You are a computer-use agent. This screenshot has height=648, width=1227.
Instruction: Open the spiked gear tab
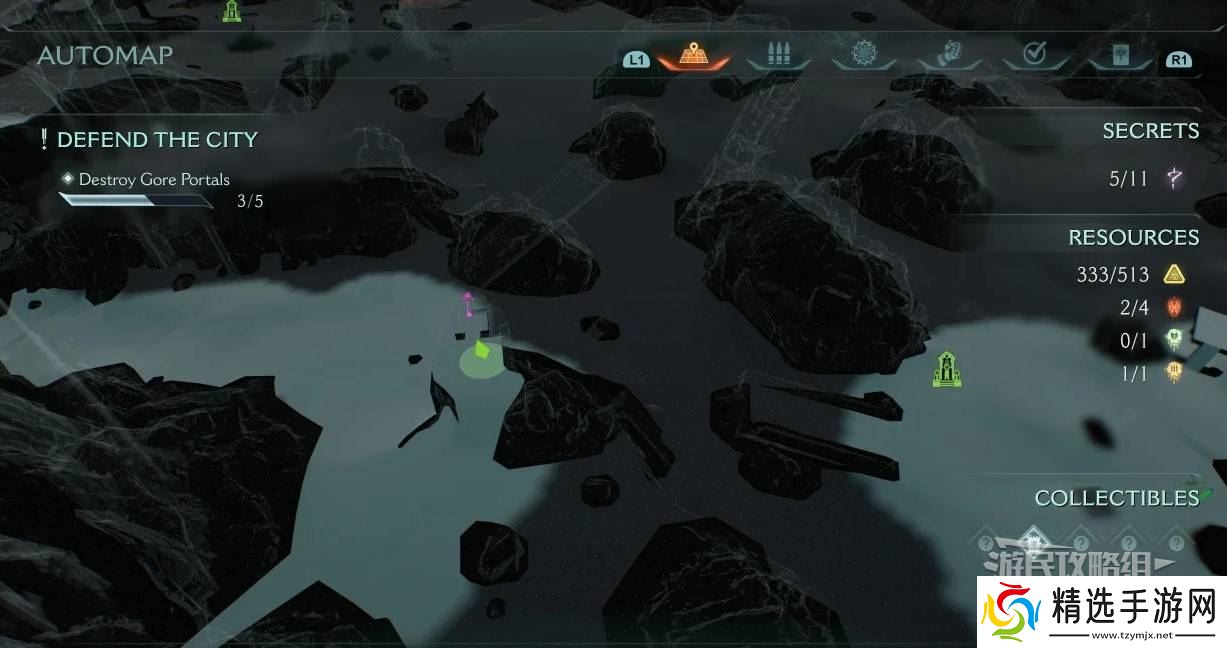click(x=864, y=54)
